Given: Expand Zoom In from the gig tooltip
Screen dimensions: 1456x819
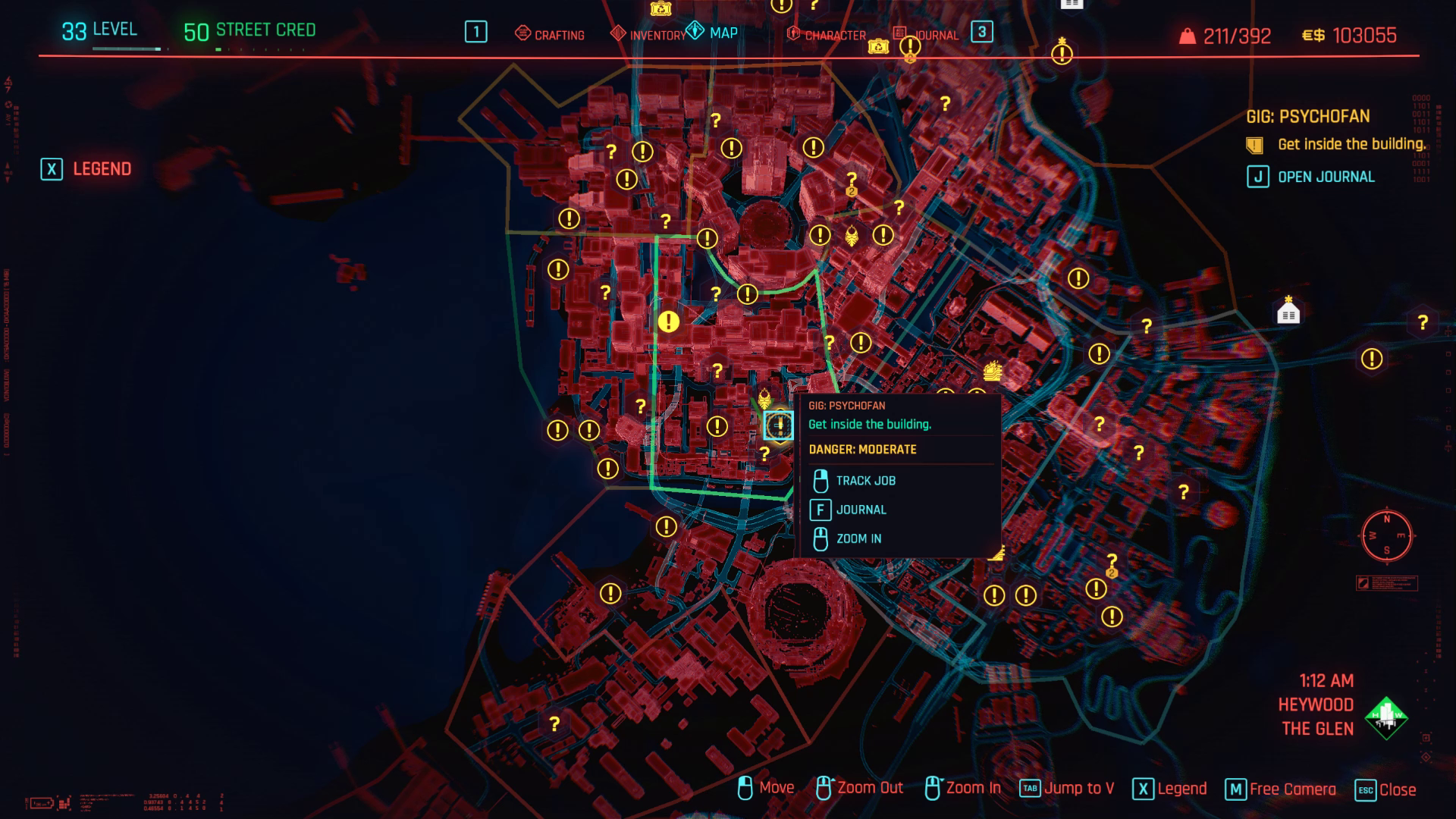Looking at the screenshot, I should pos(858,539).
